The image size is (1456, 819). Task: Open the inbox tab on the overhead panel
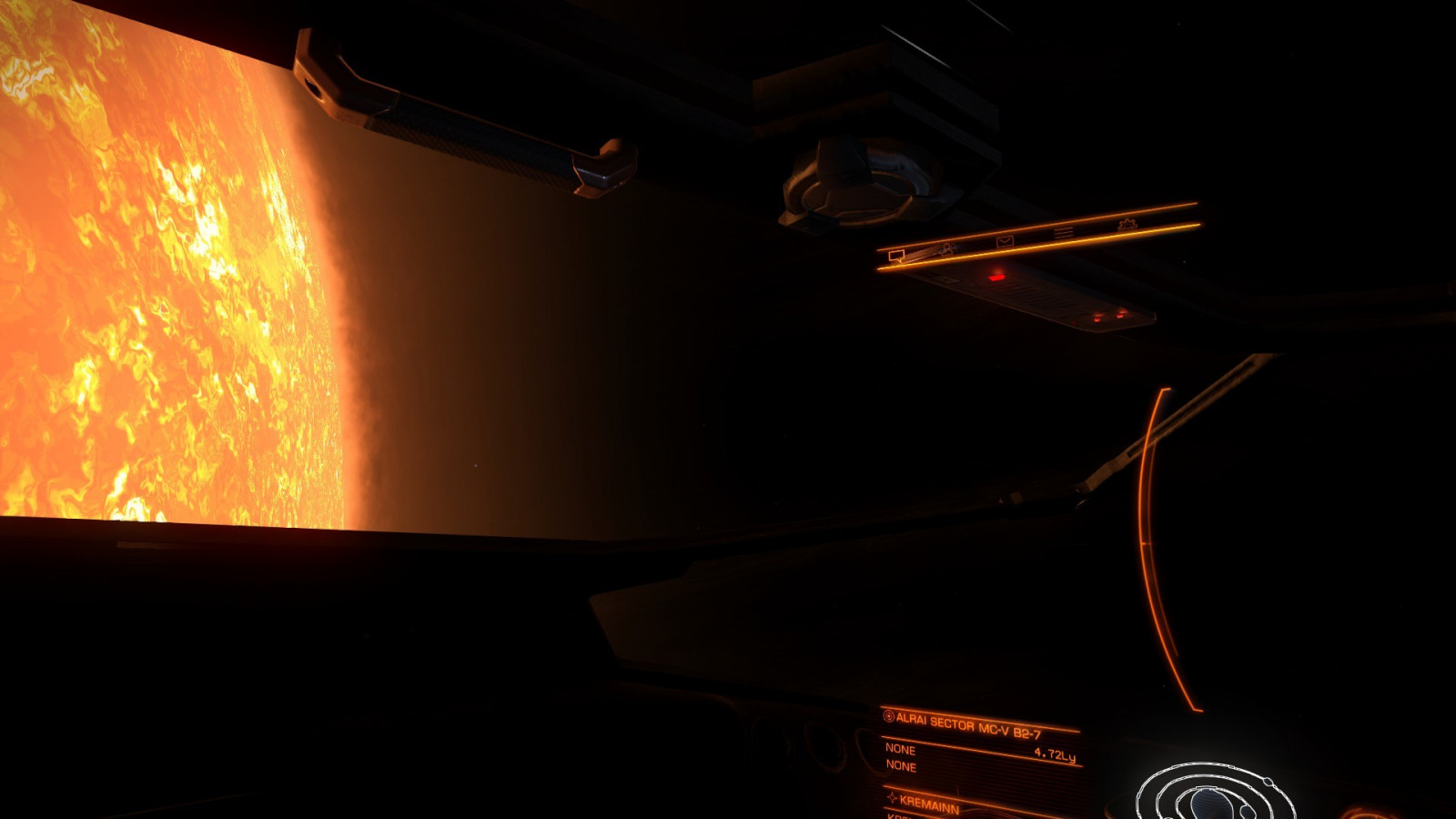(x=1005, y=240)
